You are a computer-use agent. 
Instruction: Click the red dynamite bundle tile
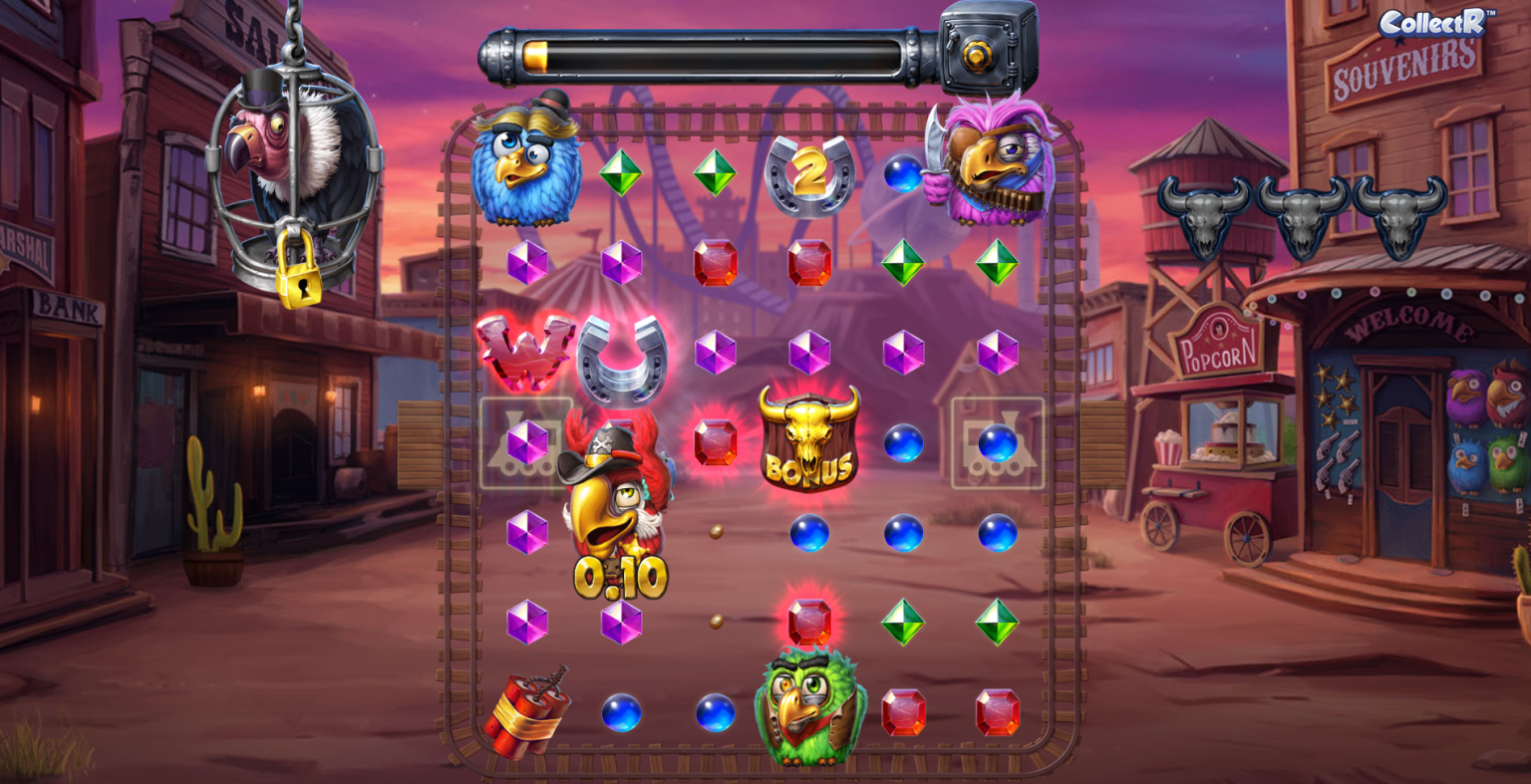click(x=526, y=711)
